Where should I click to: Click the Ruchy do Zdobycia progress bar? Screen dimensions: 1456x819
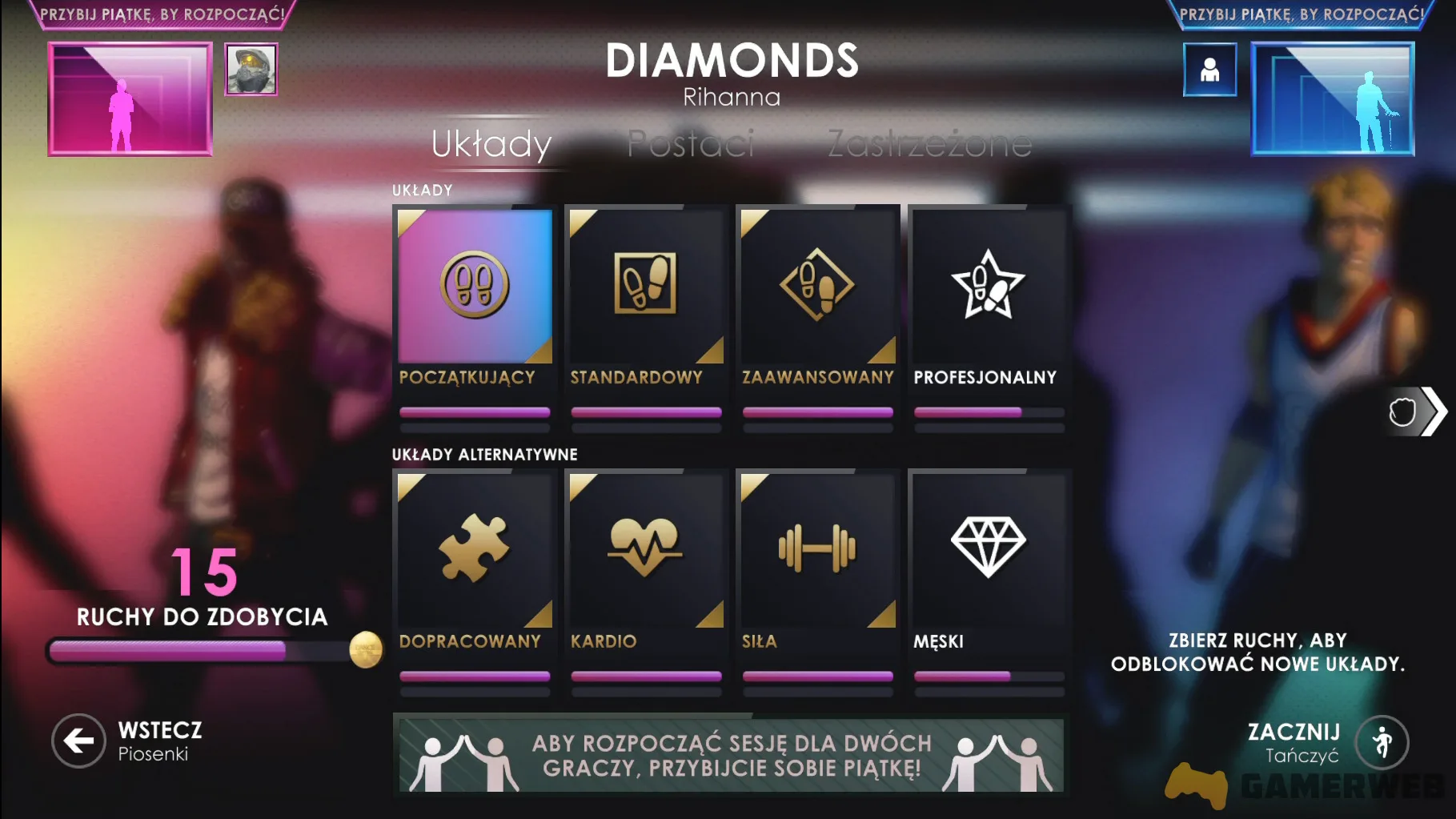coord(200,649)
